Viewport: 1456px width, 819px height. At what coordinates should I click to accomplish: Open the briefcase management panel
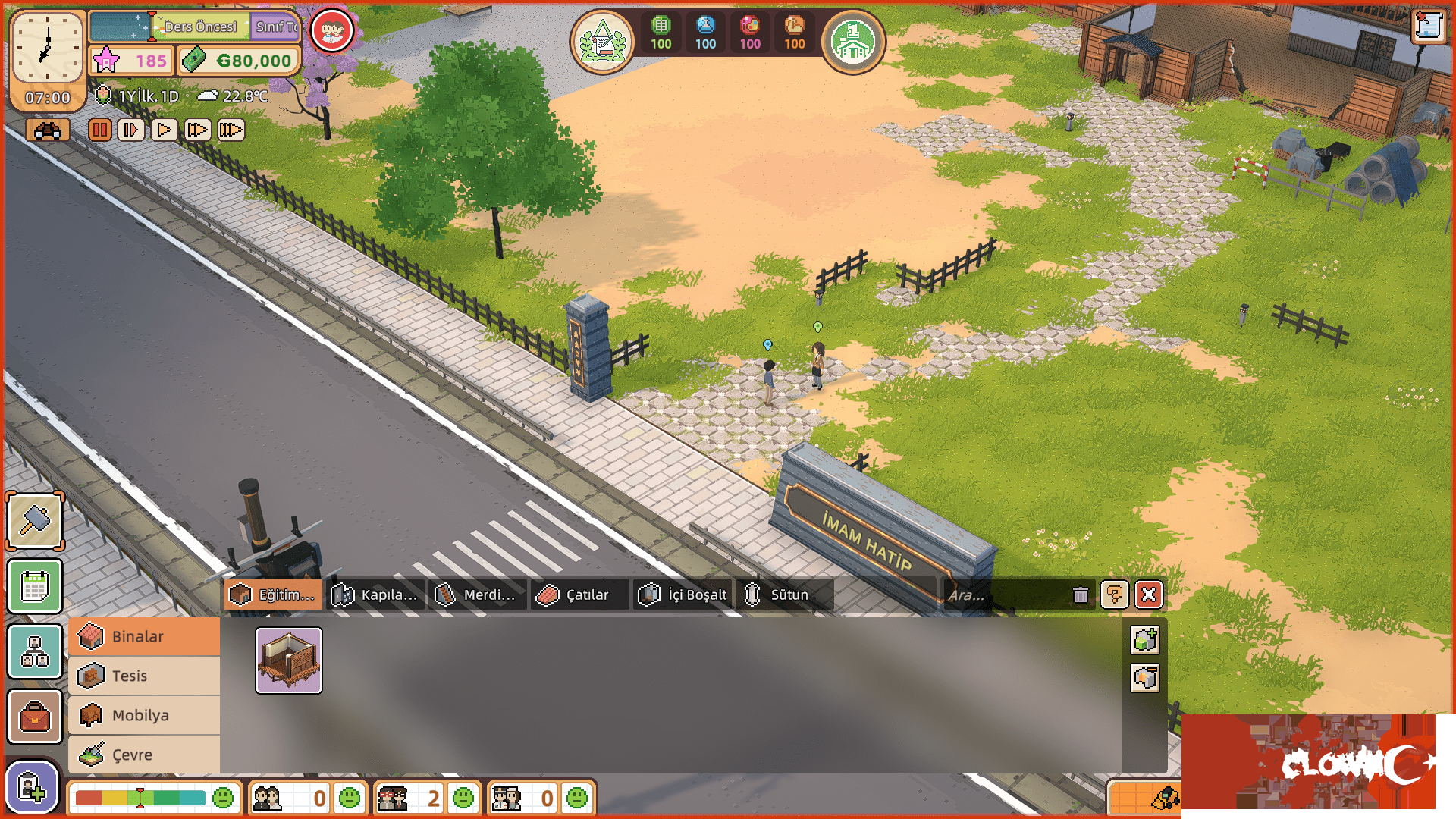[34, 717]
